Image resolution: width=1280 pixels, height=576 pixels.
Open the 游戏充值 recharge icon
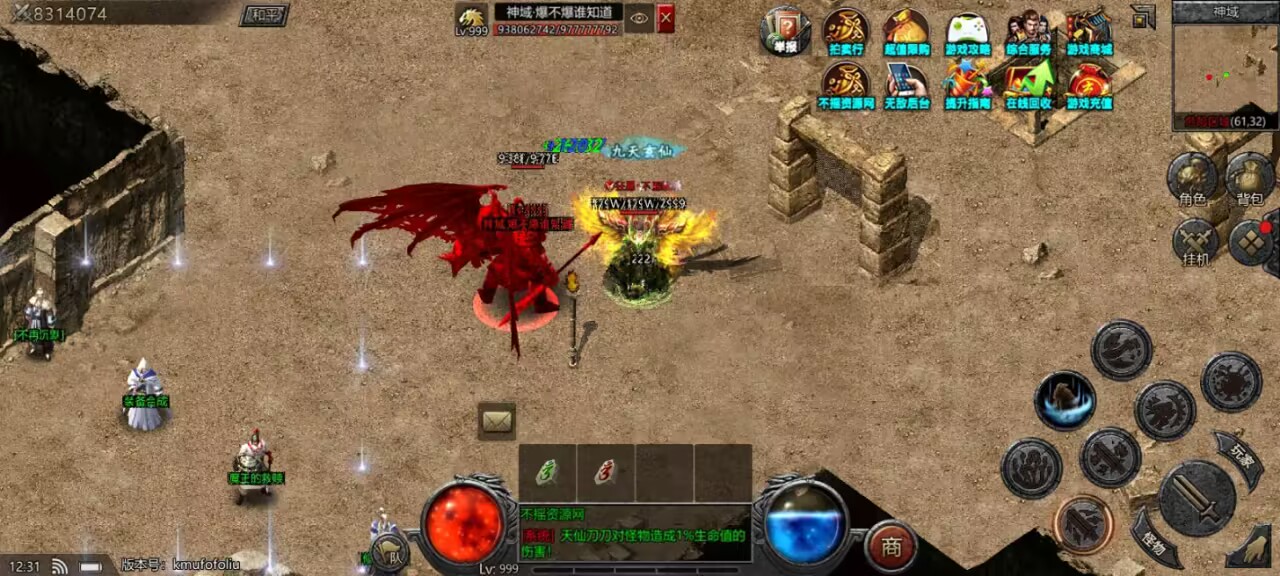coord(1089,84)
